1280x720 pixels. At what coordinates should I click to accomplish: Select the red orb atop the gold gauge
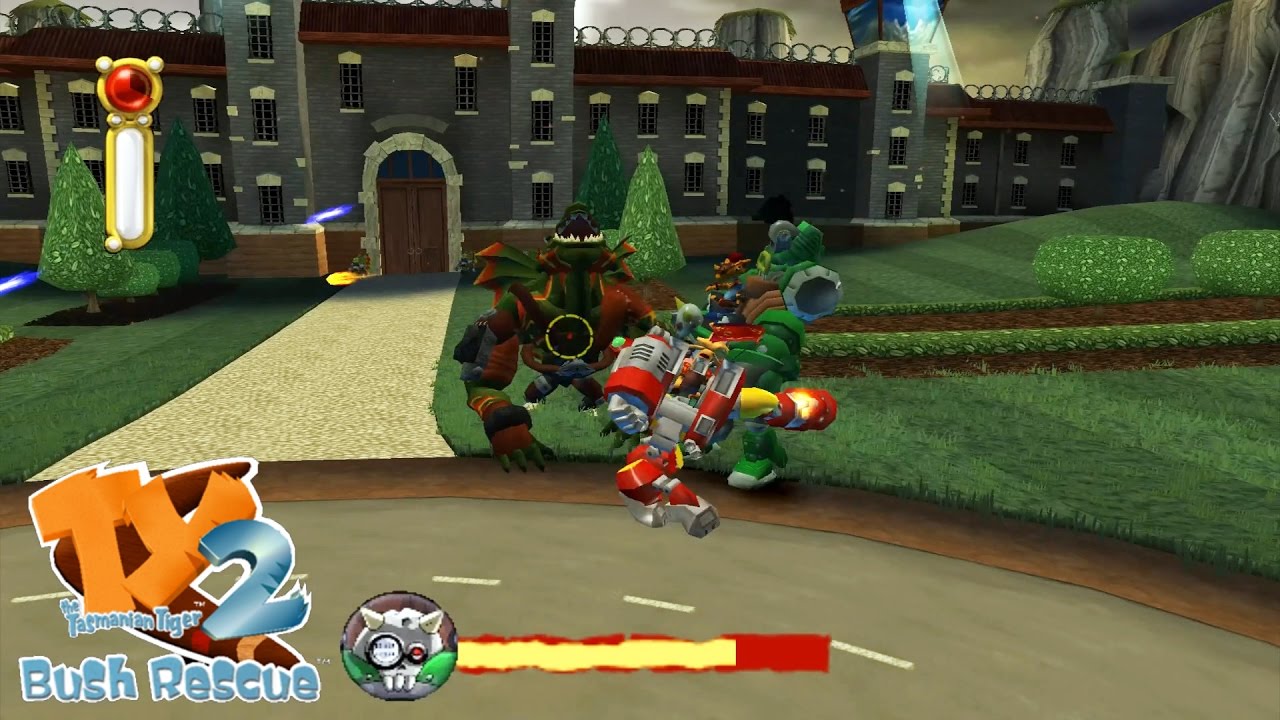tap(129, 88)
